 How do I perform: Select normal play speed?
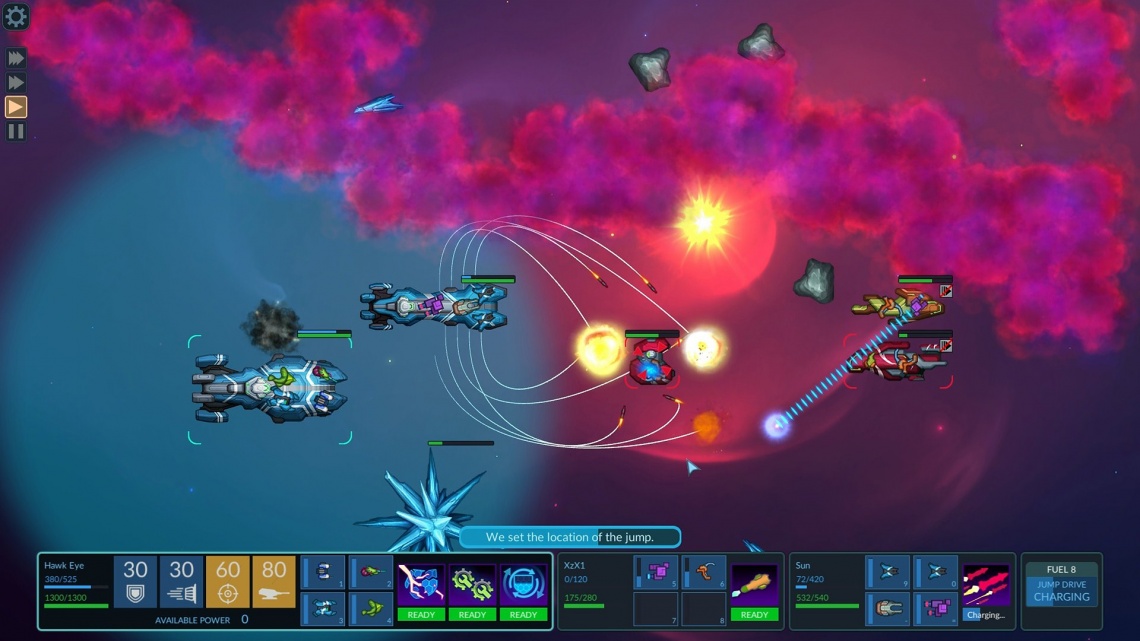pyautogui.click(x=16, y=107)
